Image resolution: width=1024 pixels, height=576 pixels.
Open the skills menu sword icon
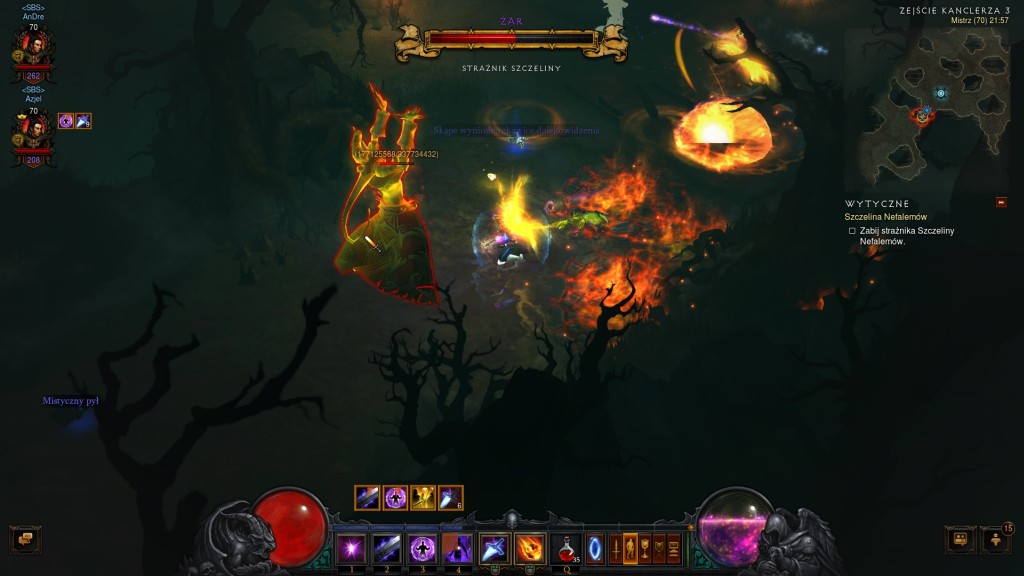pos(615,548)
